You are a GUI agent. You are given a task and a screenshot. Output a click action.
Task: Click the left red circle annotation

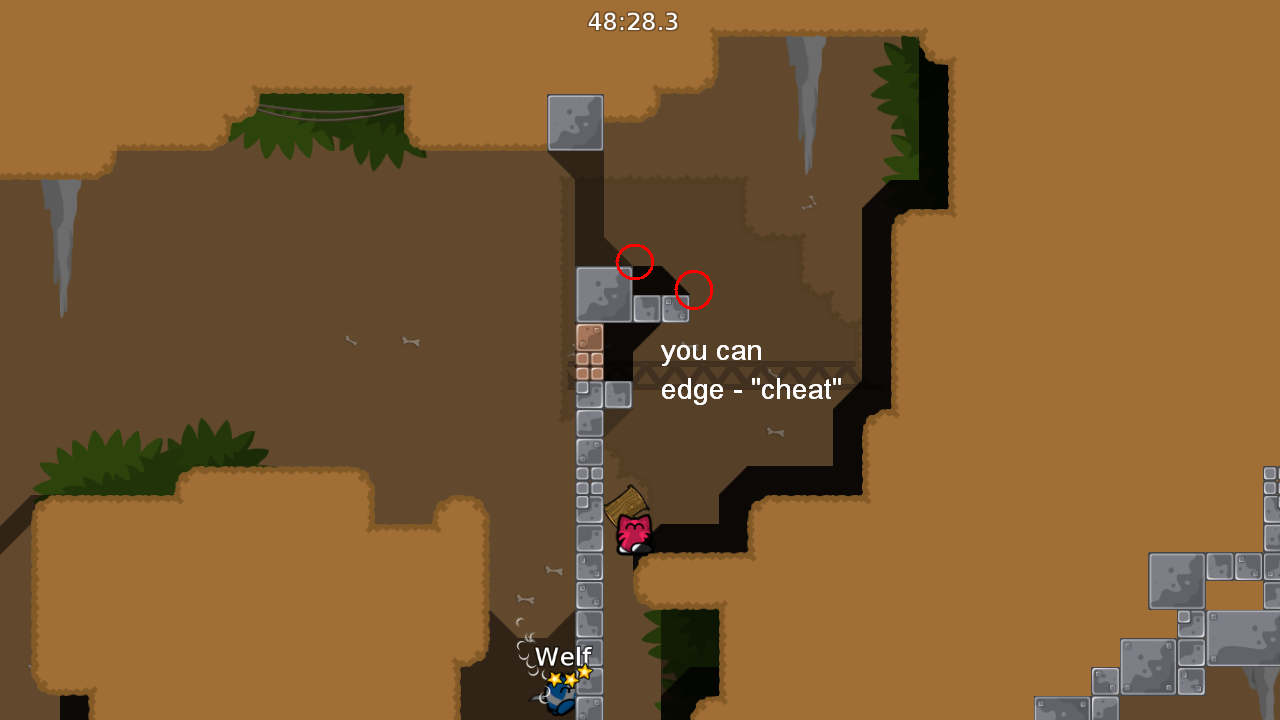click(x=634, y=262)
